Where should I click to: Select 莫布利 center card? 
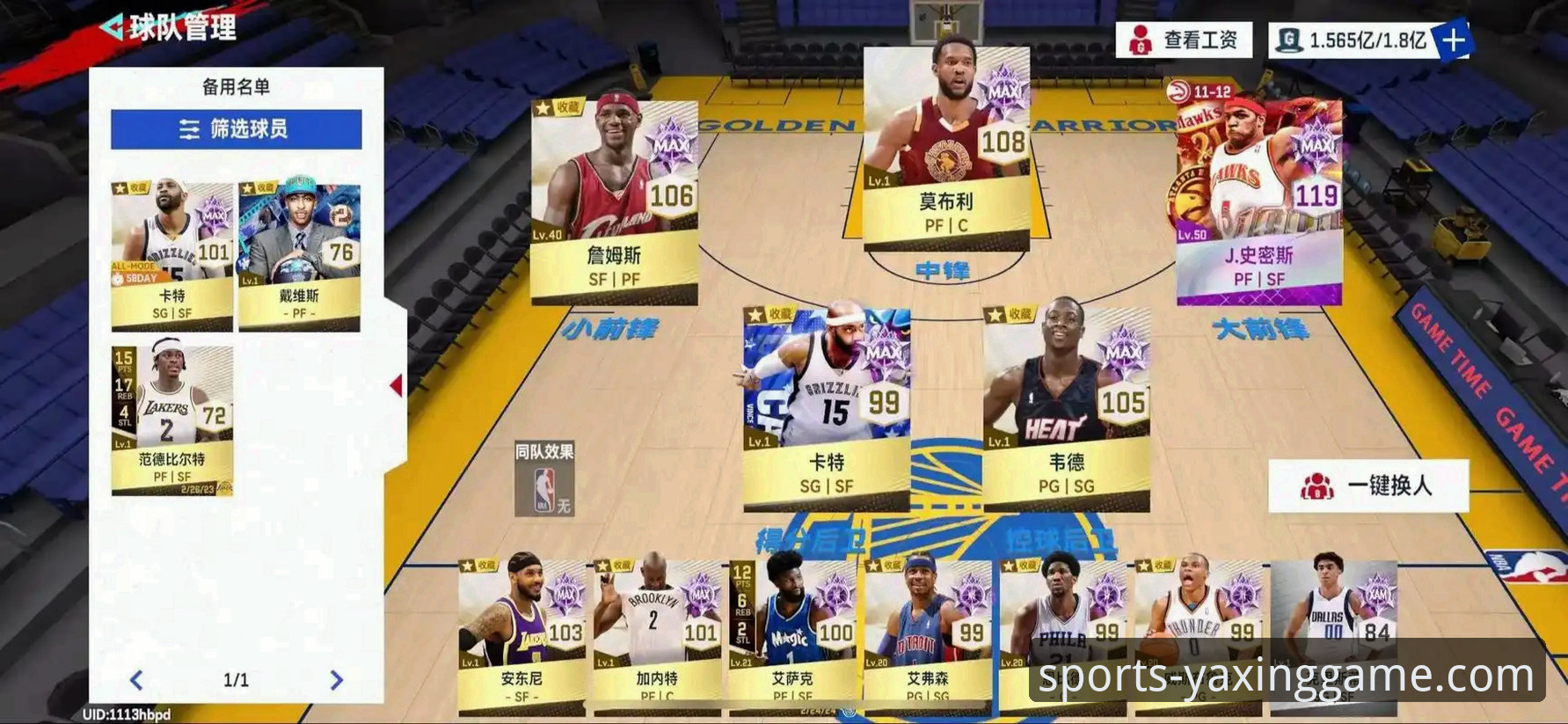click(946, 150)
